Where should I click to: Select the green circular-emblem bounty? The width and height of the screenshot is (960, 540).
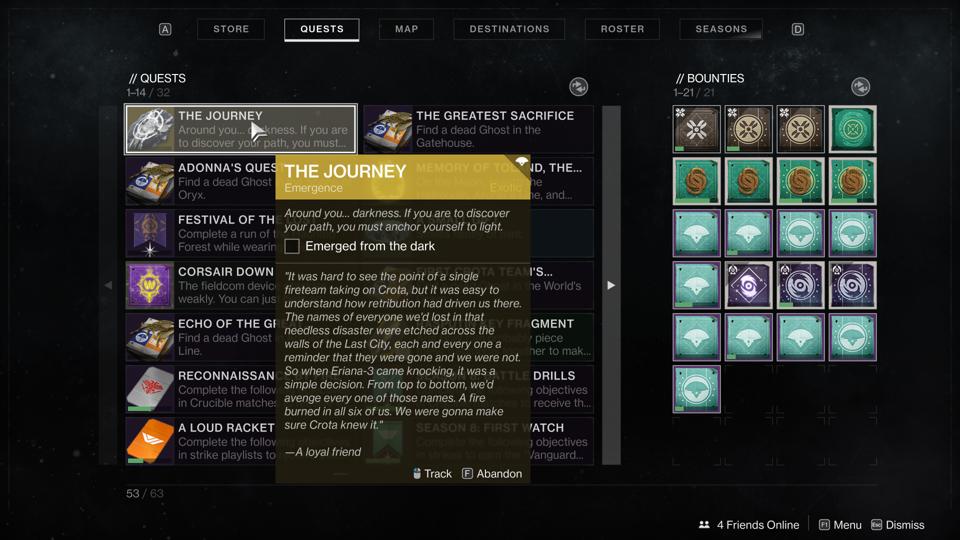(x=852, y=130)
